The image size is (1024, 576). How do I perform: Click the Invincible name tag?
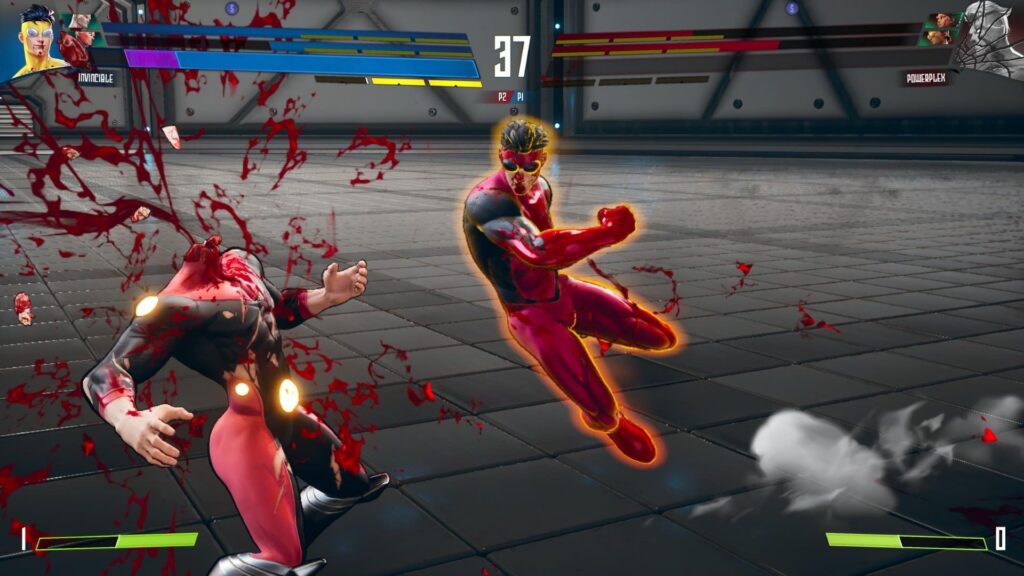coord(96,77)
